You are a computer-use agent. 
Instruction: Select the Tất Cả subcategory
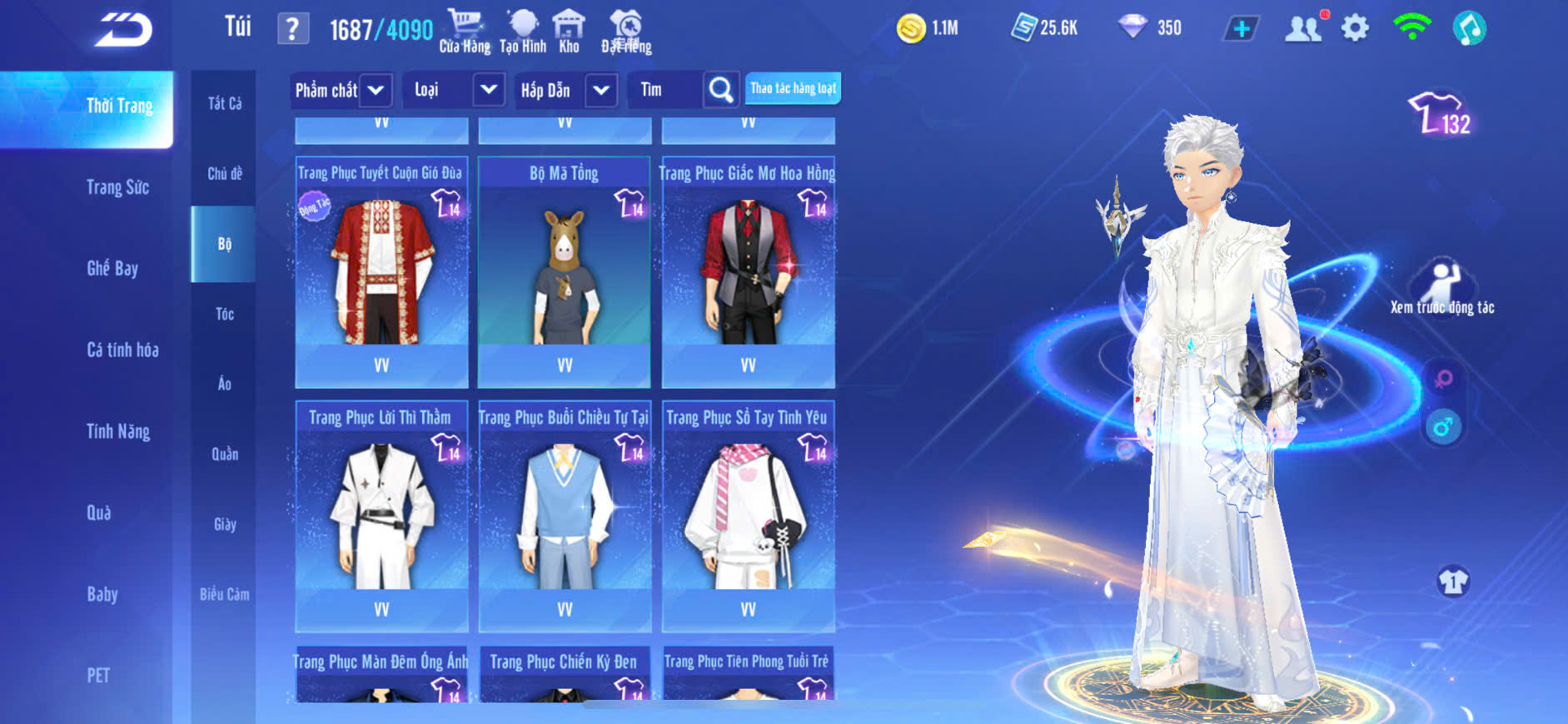point(224,103)
